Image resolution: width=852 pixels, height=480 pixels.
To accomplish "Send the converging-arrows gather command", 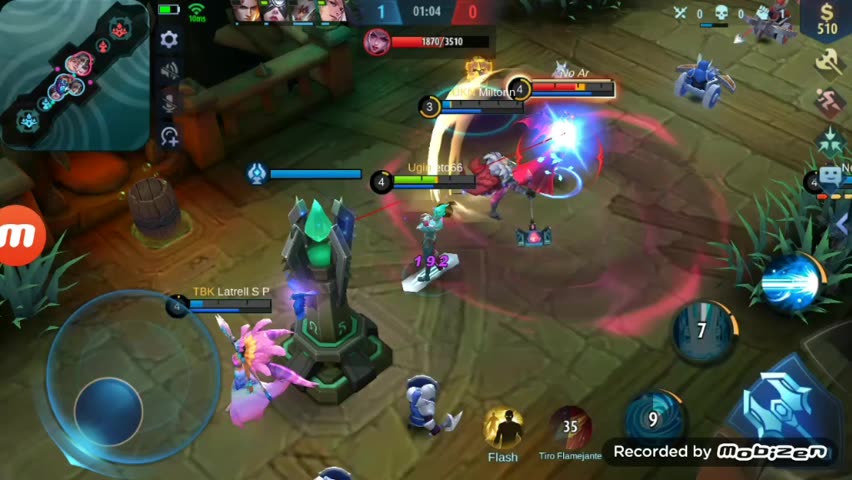I will [830, 140].
